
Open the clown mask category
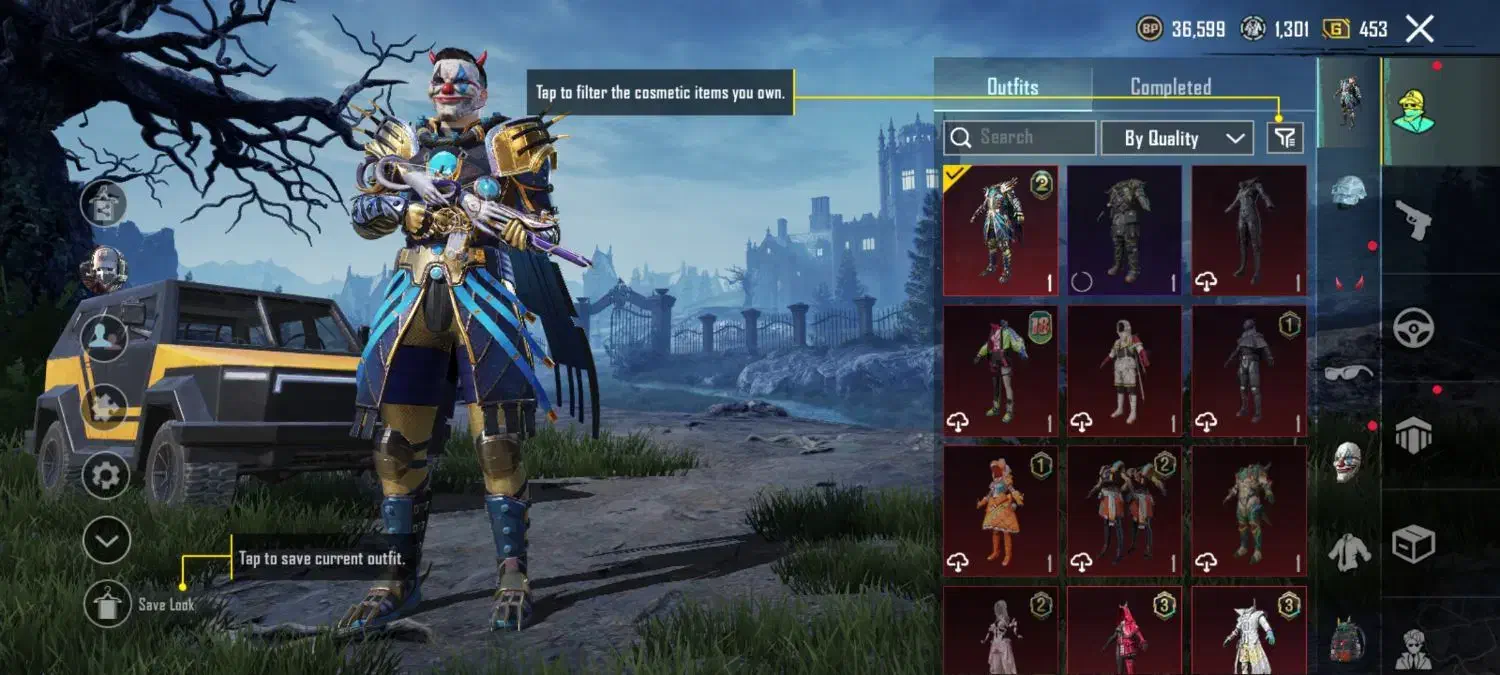point(1349,461)
